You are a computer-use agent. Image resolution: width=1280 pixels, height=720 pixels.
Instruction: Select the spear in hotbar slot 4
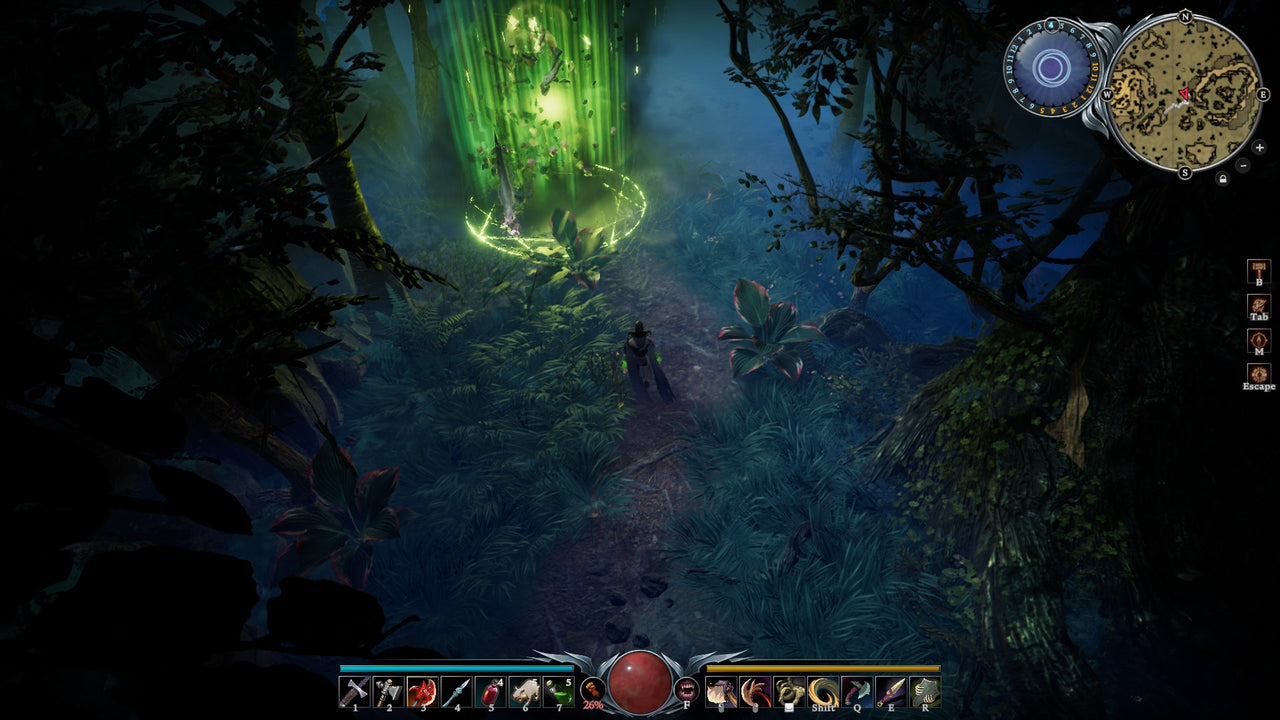456,690
